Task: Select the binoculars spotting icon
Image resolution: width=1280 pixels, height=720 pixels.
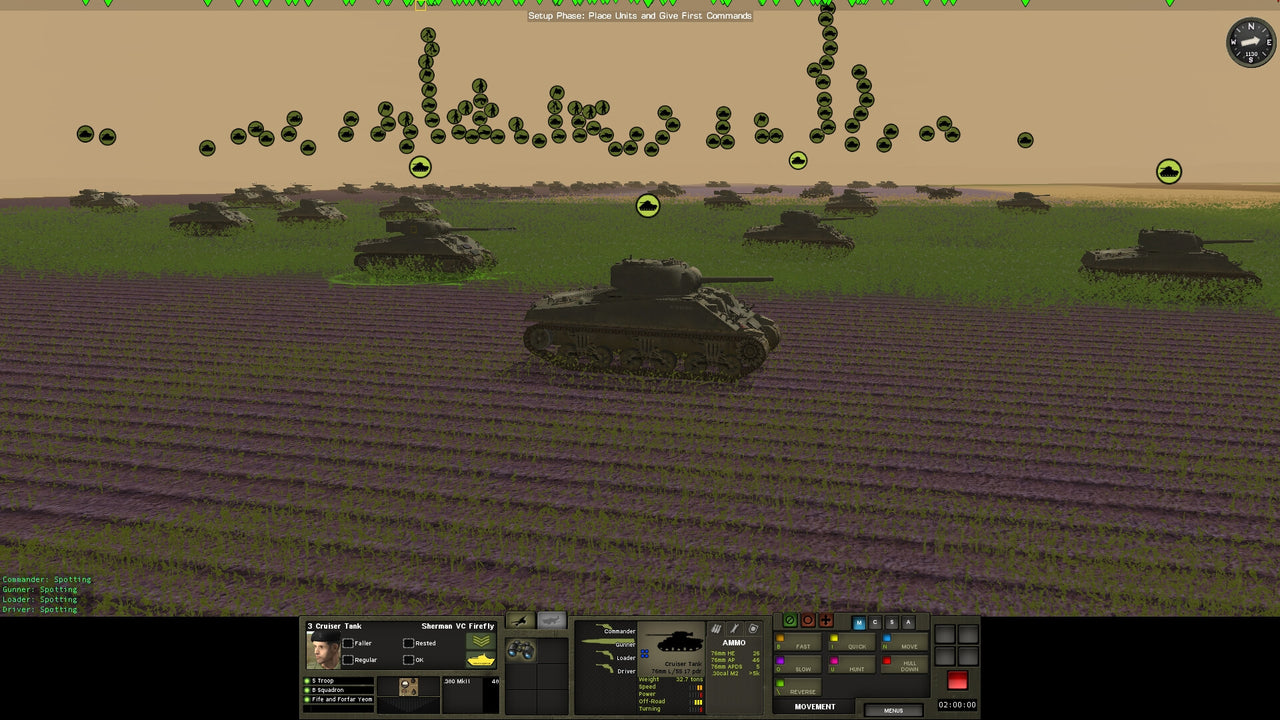Action: tap(521, 652)
